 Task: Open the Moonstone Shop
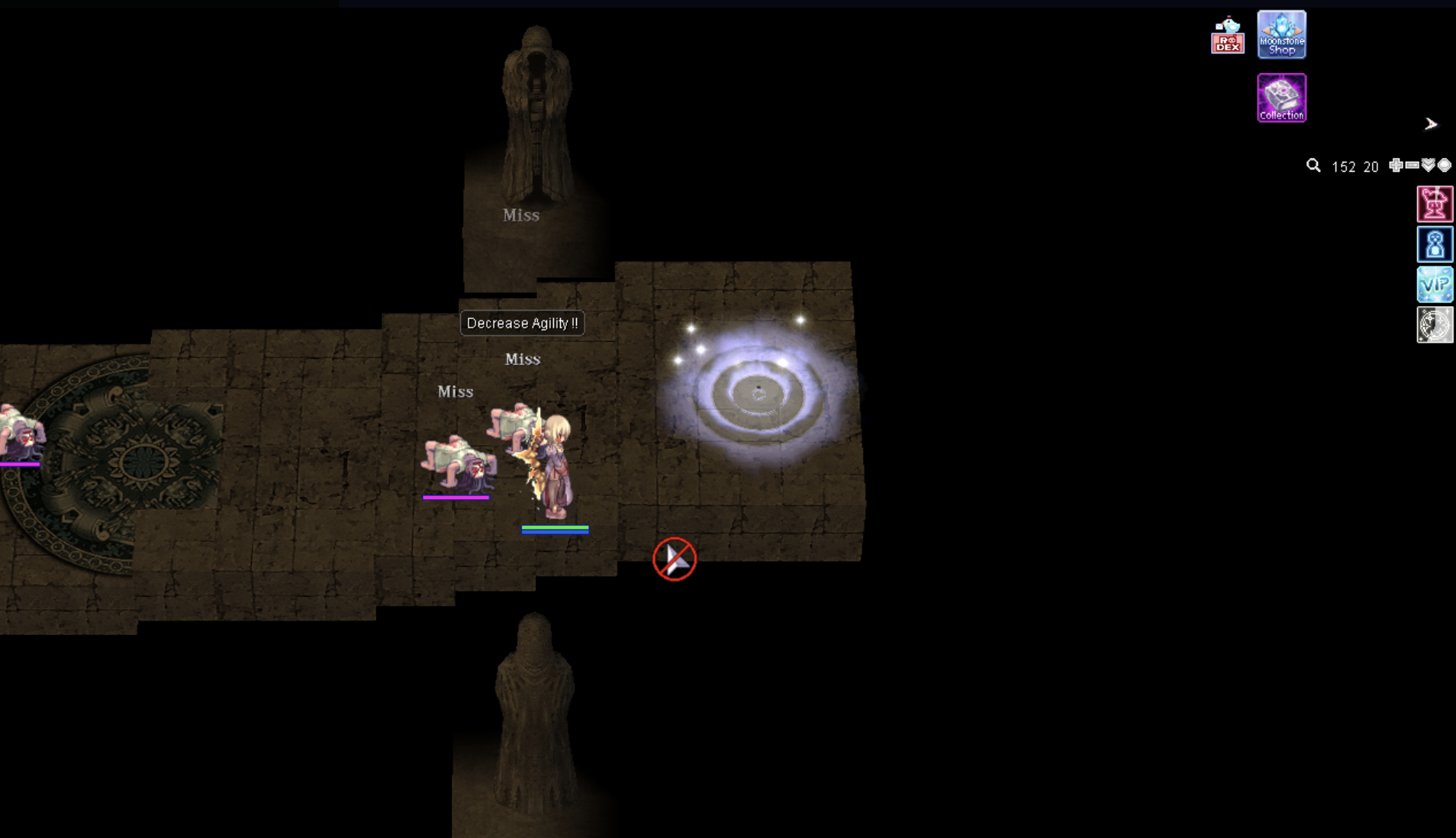point(1281,35)
